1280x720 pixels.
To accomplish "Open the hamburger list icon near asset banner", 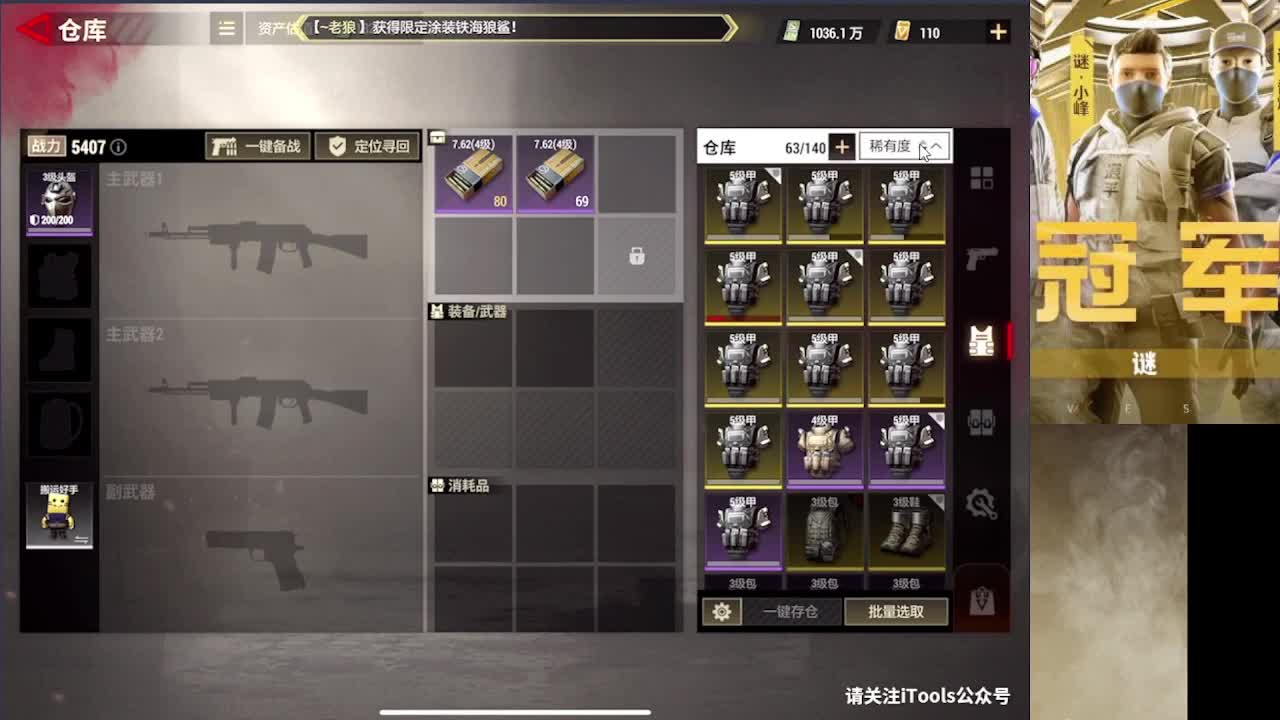I will pyautogui.click(x=225, y=29).
